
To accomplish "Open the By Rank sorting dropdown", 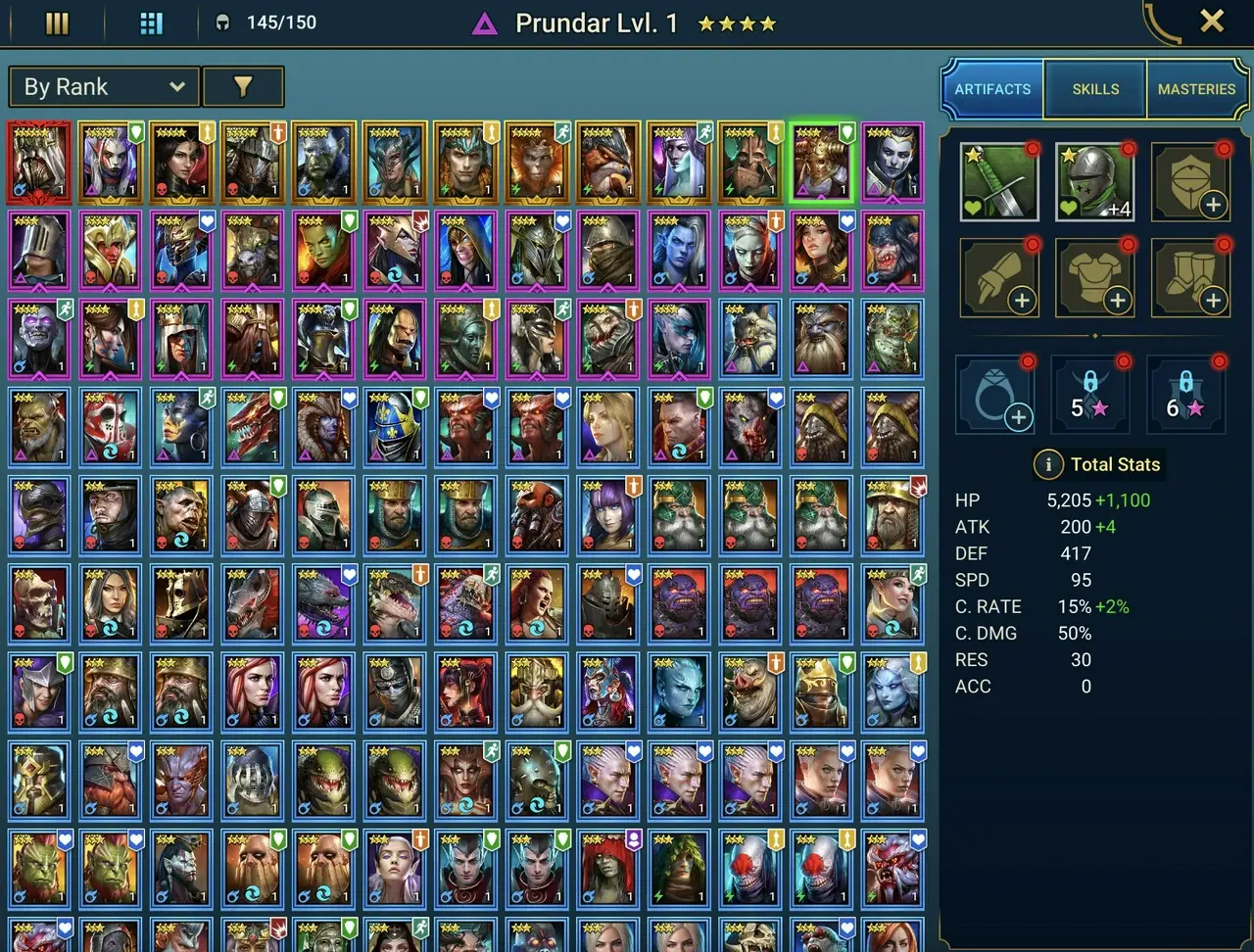I will coord(103,86).
